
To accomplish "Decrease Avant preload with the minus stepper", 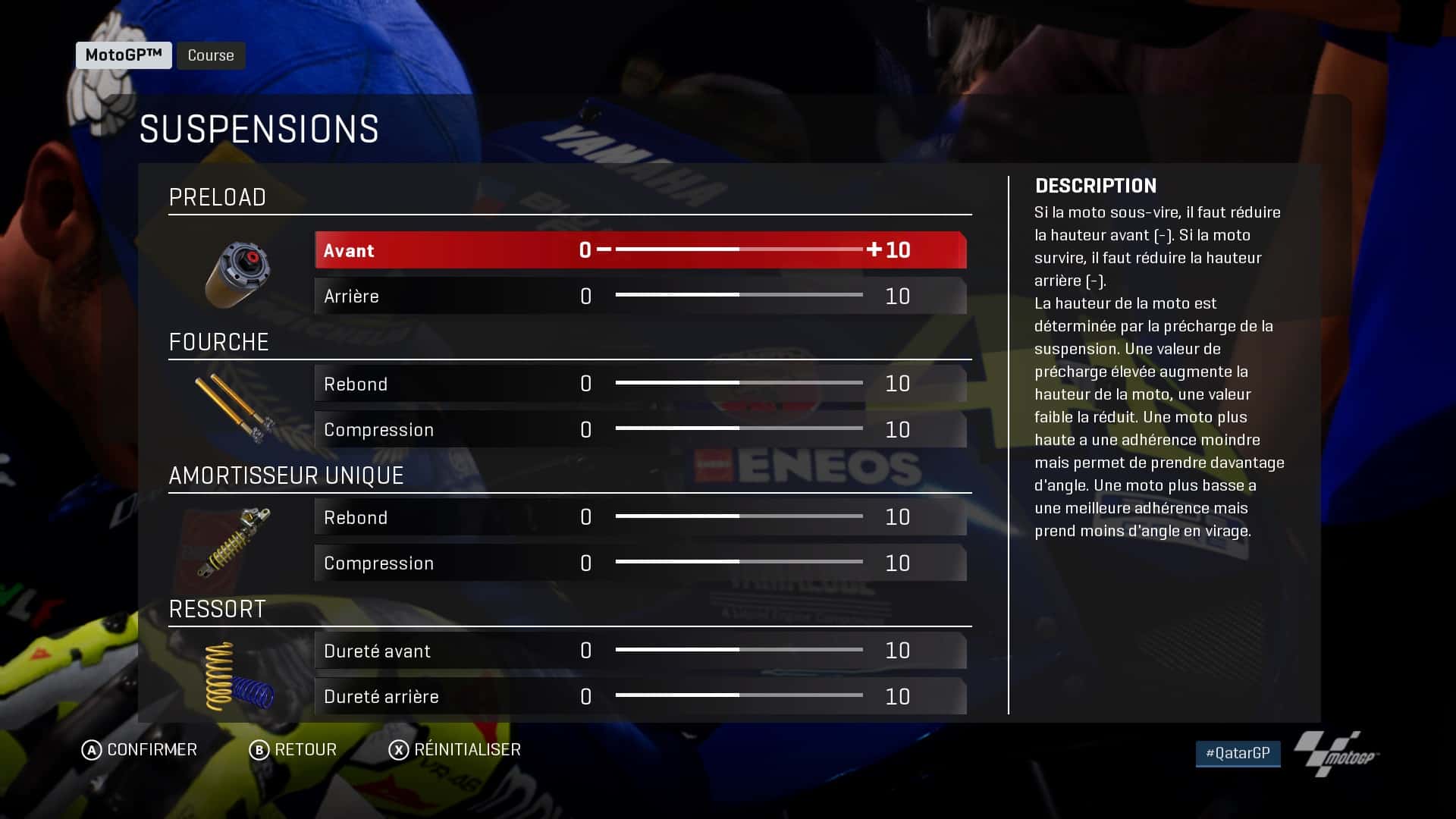I will point(604,249).
